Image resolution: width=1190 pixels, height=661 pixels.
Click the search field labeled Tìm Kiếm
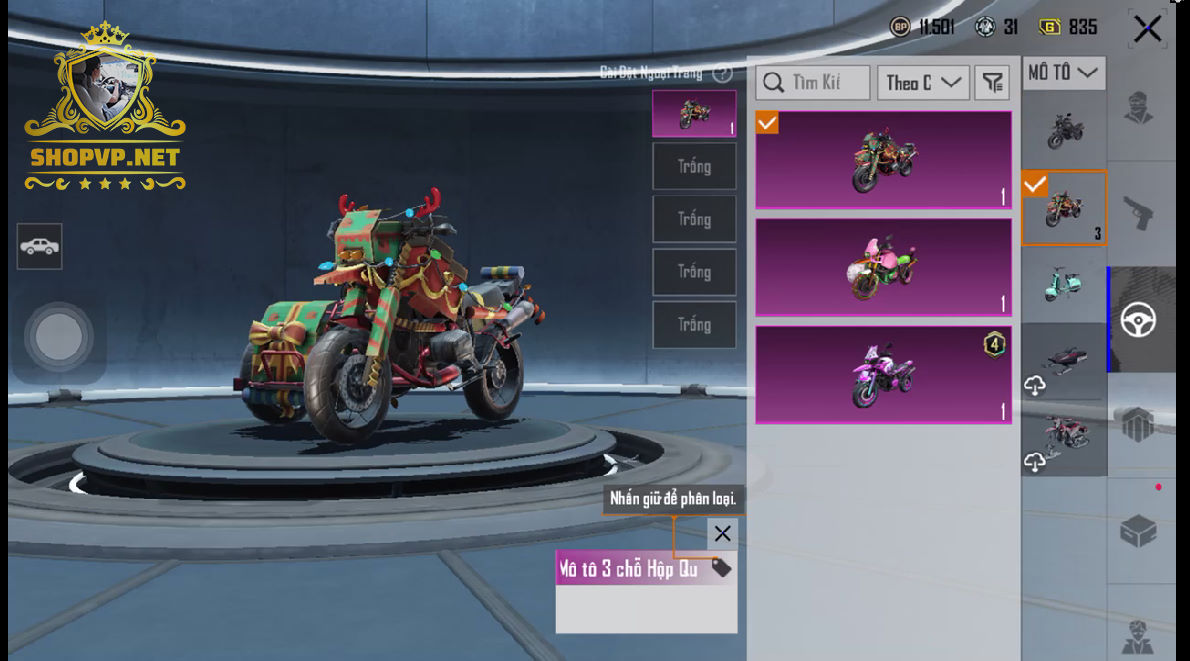[x=813, y=83]
